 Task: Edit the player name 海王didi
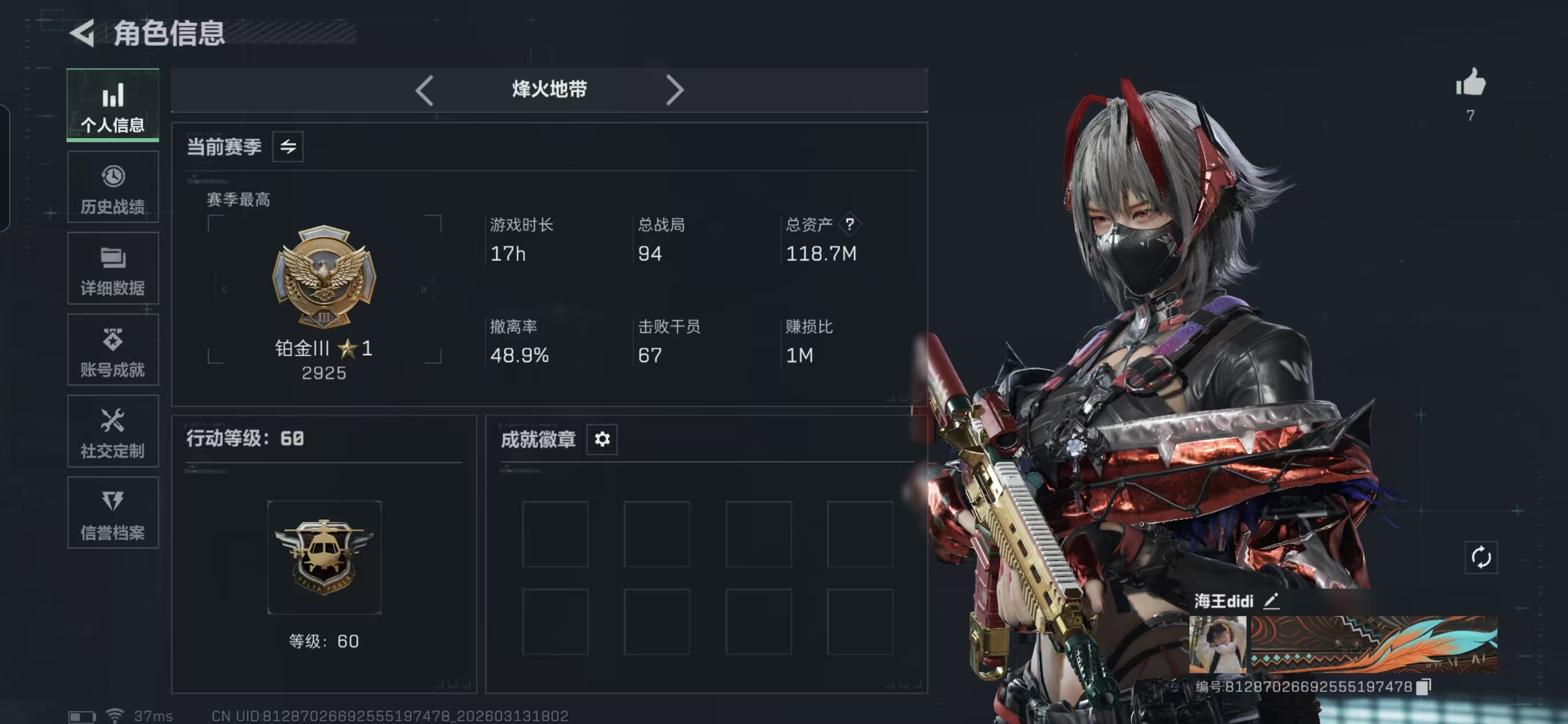coord(1271,602)
